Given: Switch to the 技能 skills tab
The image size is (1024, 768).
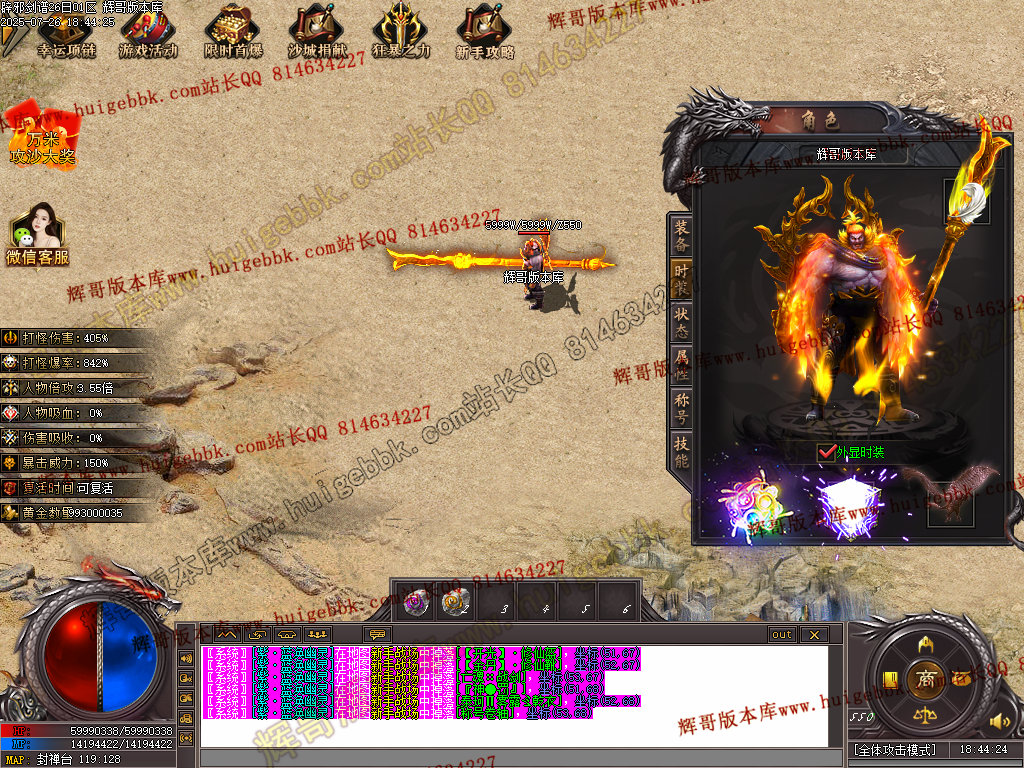Looking at the screenshot, I should [x=681, y=453].
